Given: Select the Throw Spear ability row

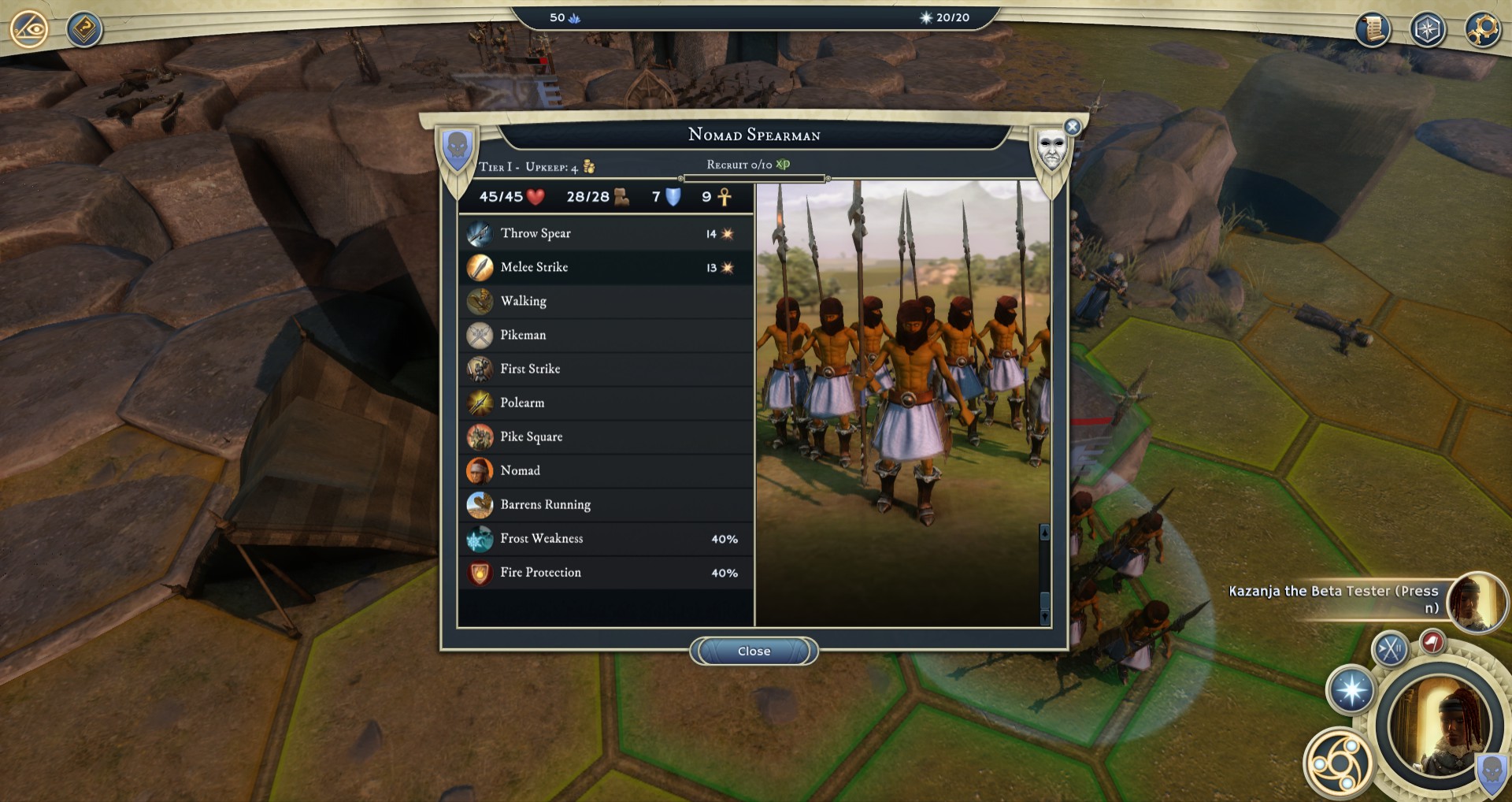Looking at the screenshot, I should coord(605,233).
